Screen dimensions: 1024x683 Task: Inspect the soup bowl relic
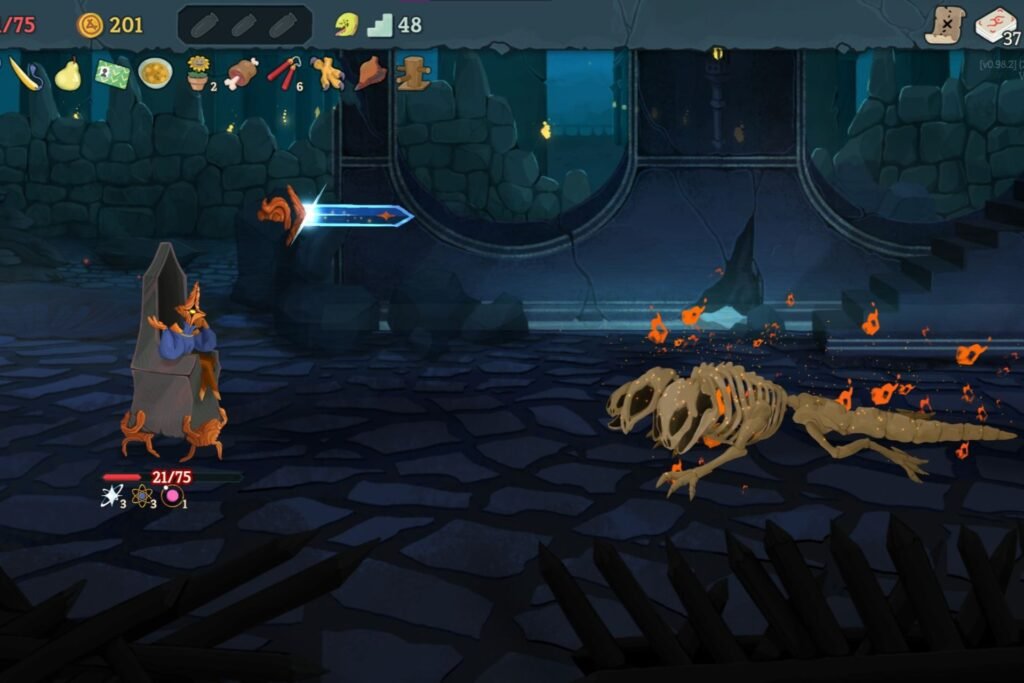(154, 73)
